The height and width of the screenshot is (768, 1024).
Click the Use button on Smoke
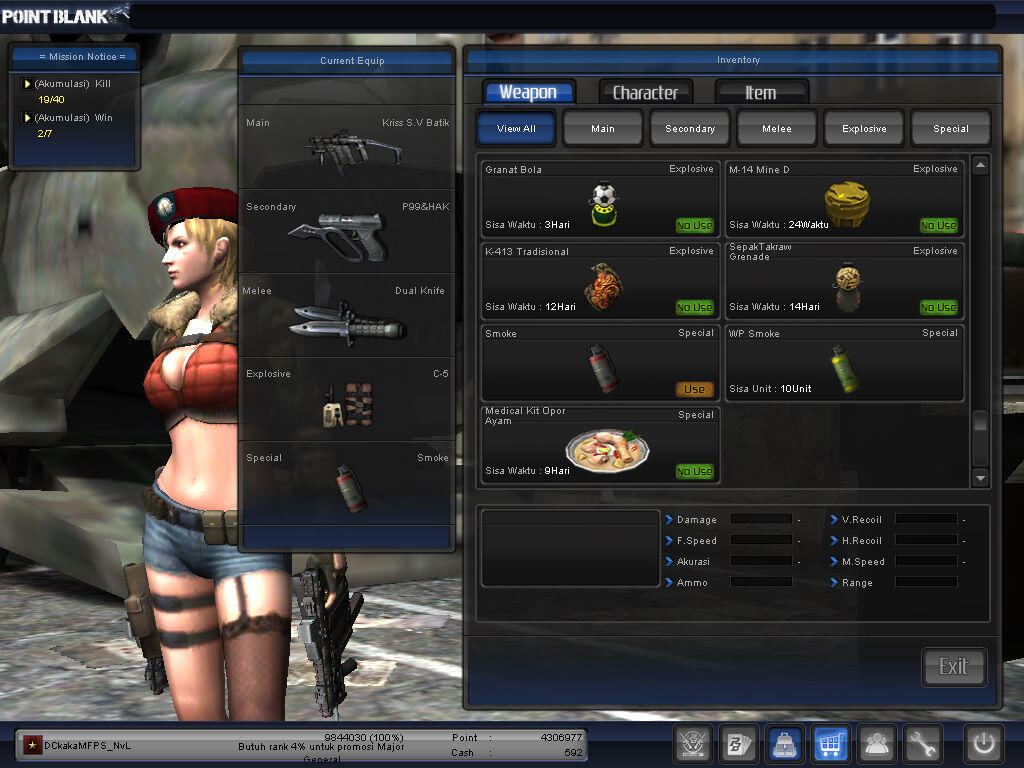click(694, 389)
